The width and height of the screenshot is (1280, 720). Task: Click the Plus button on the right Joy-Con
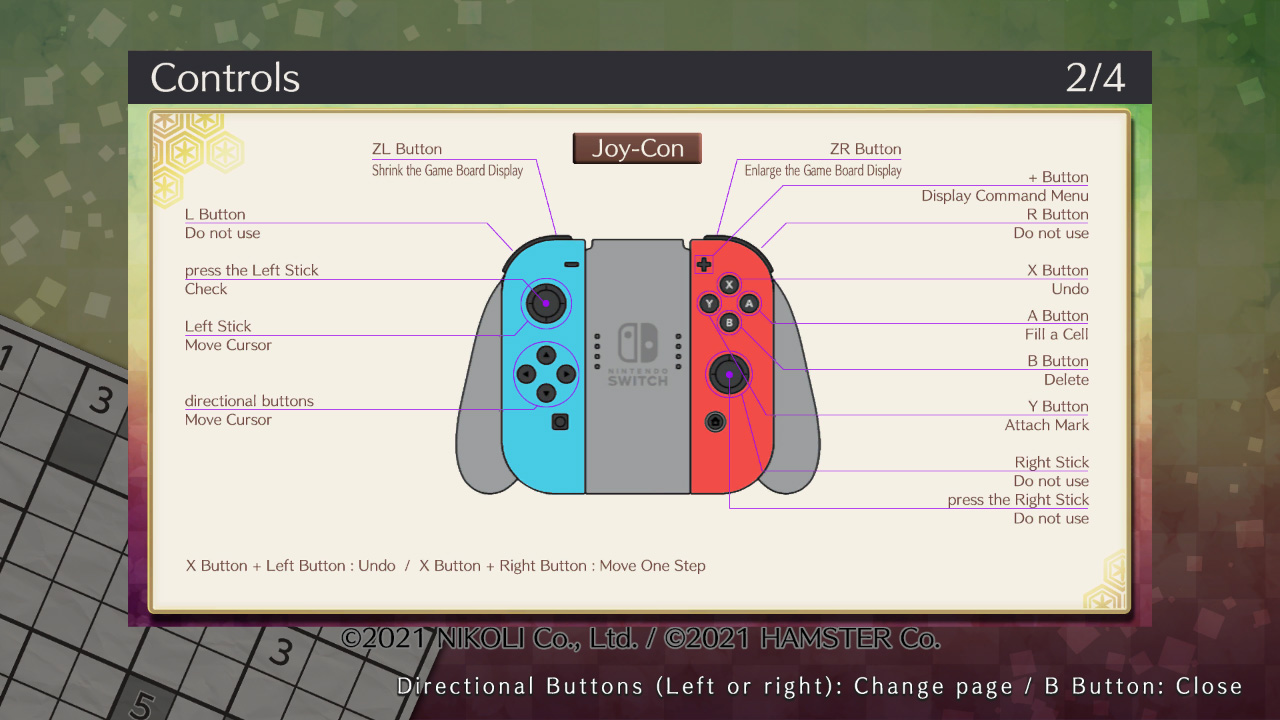tap(704, 264)
